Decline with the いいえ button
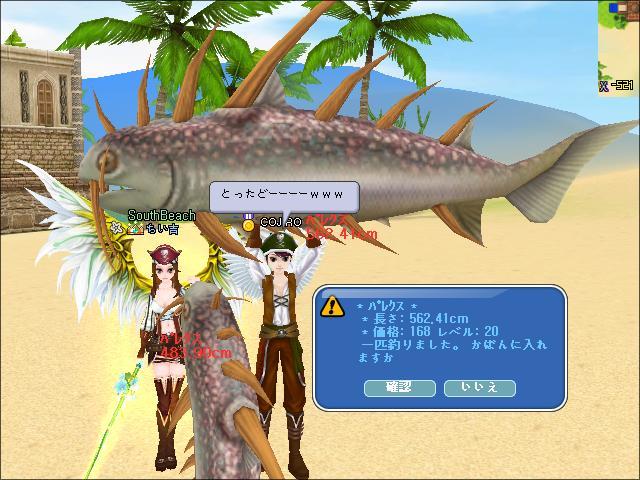This screenshot has height=480, width=640. 480,387
